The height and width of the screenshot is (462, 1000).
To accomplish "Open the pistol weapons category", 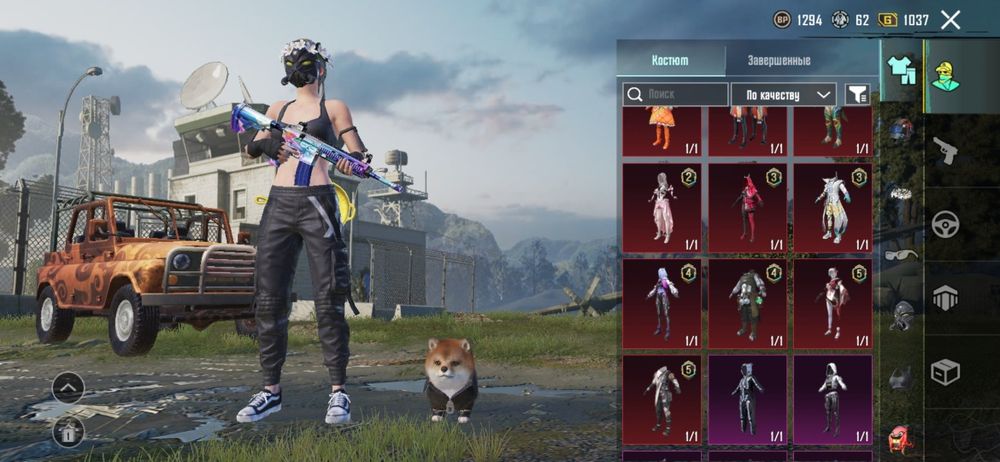I will coord(945,150).
